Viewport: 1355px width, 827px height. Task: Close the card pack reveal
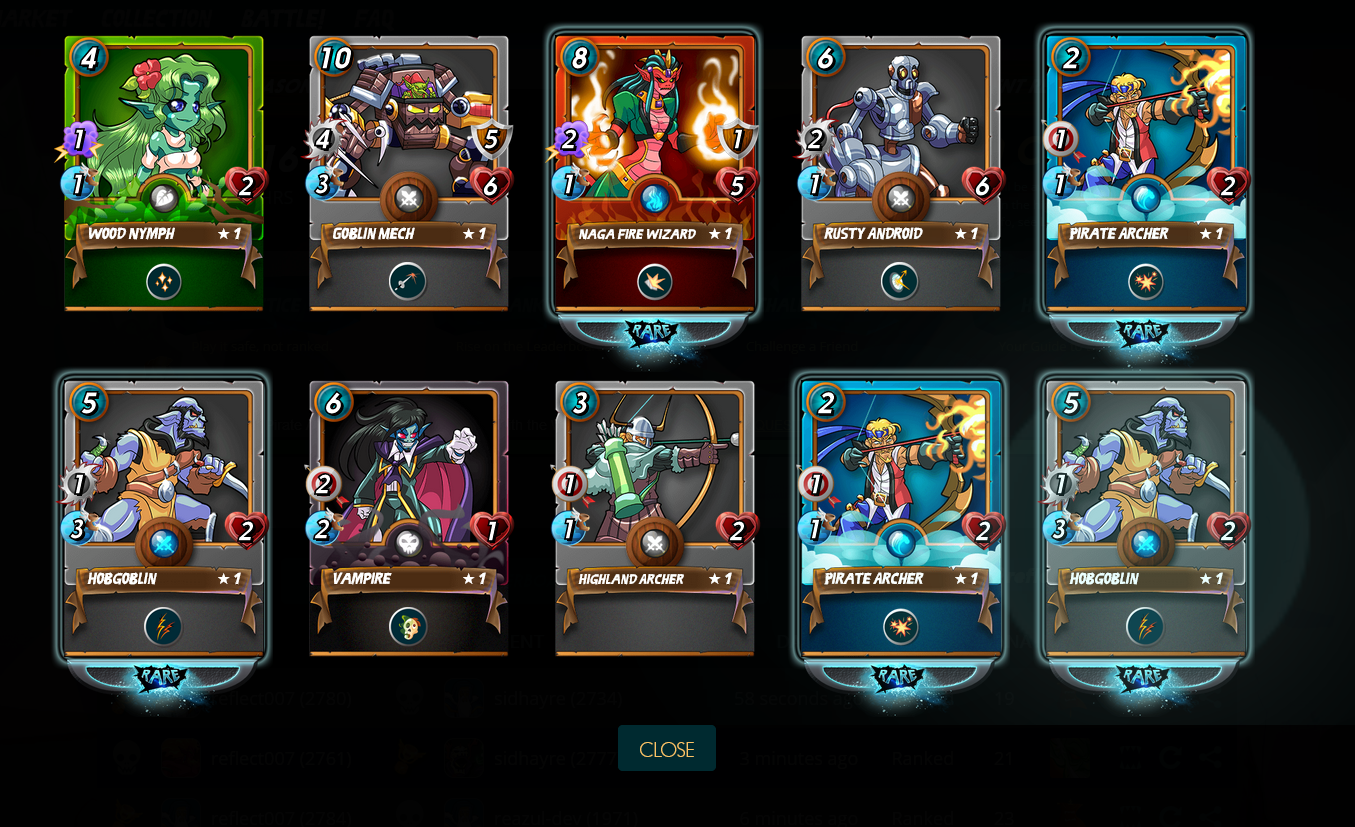click(666, 749)
